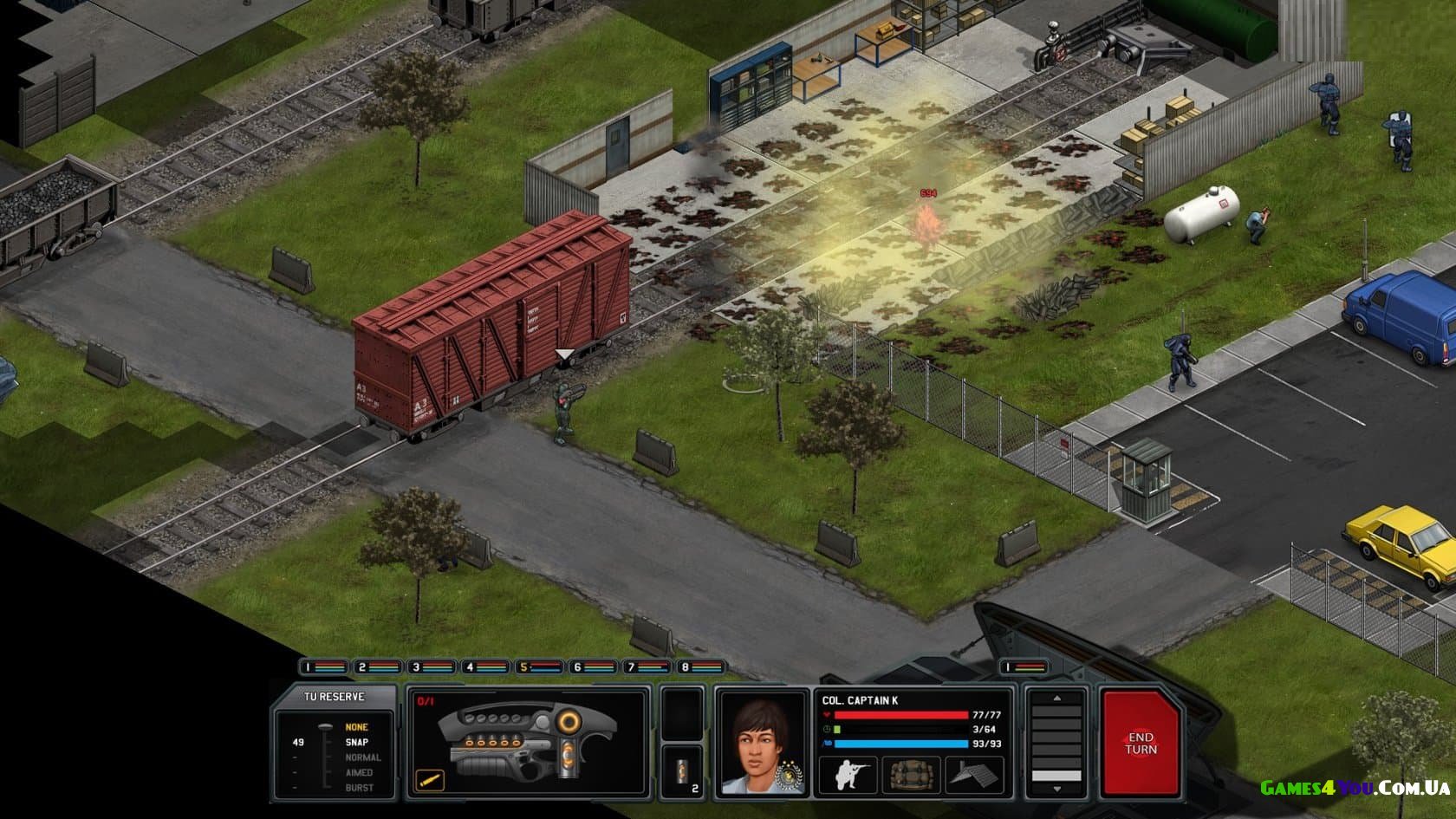Pick soldier 7 in the squad bar
1456x819 pixels.
click(x=647, y=667)
